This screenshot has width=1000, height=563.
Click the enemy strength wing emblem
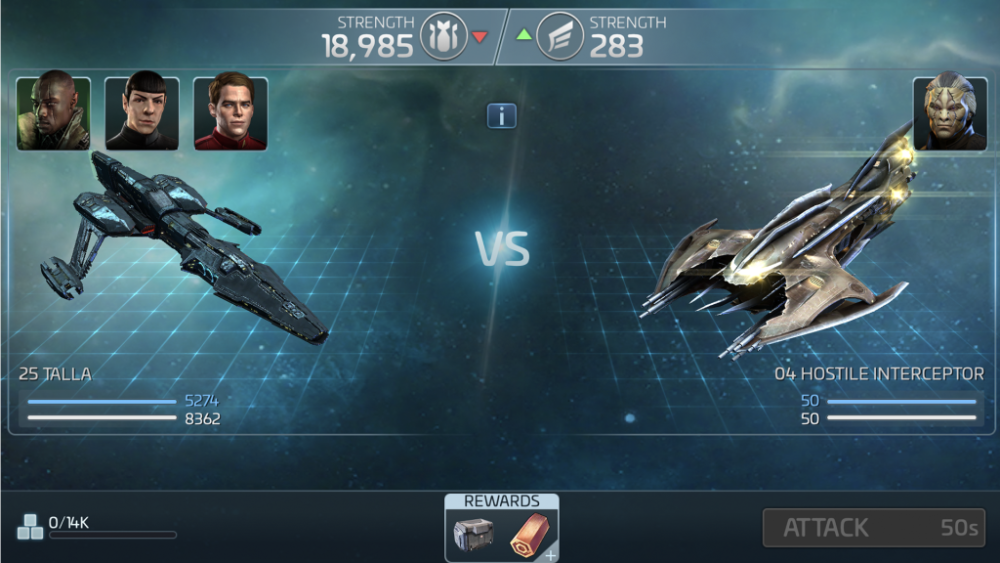pyautogui.click(x=560, y=37)
